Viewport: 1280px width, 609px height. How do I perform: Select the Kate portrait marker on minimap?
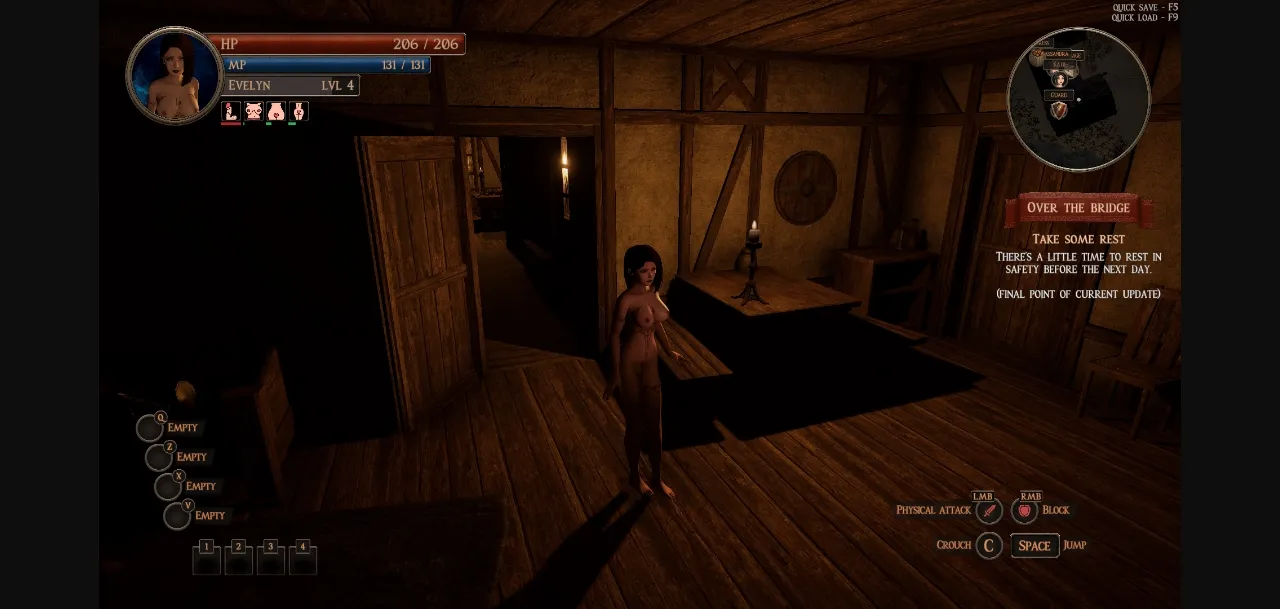1059,79
